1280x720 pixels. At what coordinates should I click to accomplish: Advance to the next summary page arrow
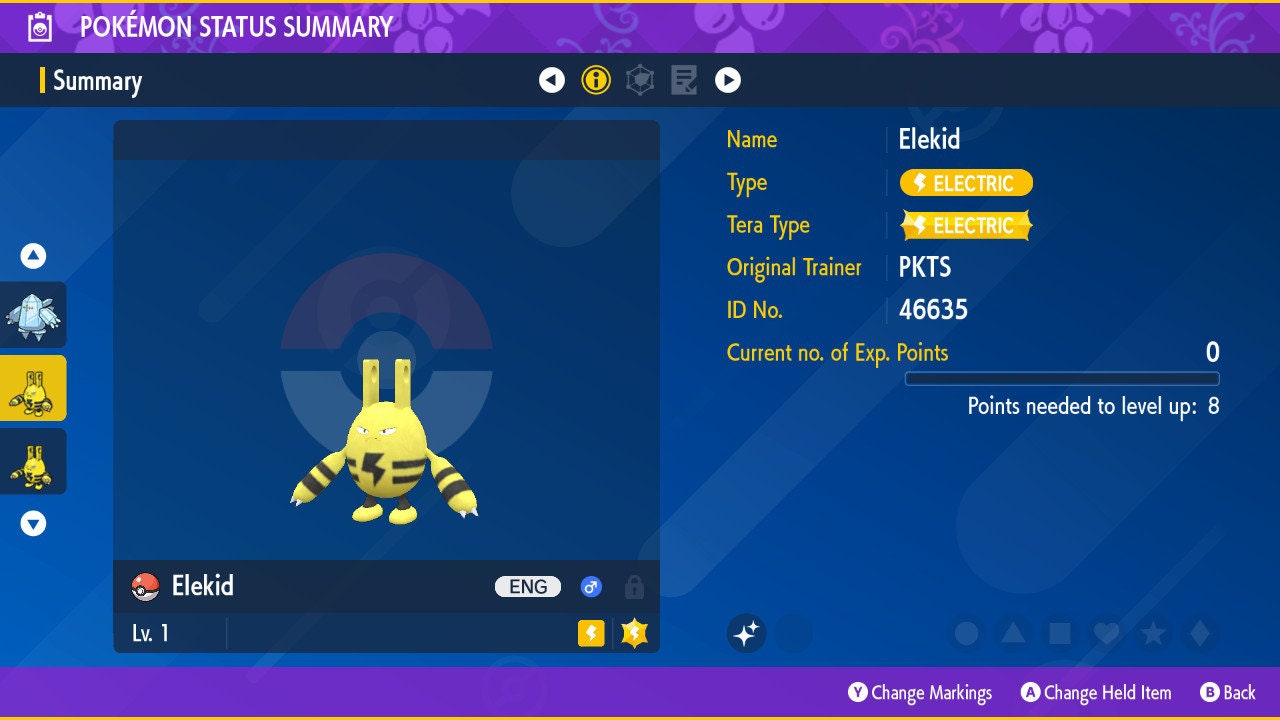728,80
